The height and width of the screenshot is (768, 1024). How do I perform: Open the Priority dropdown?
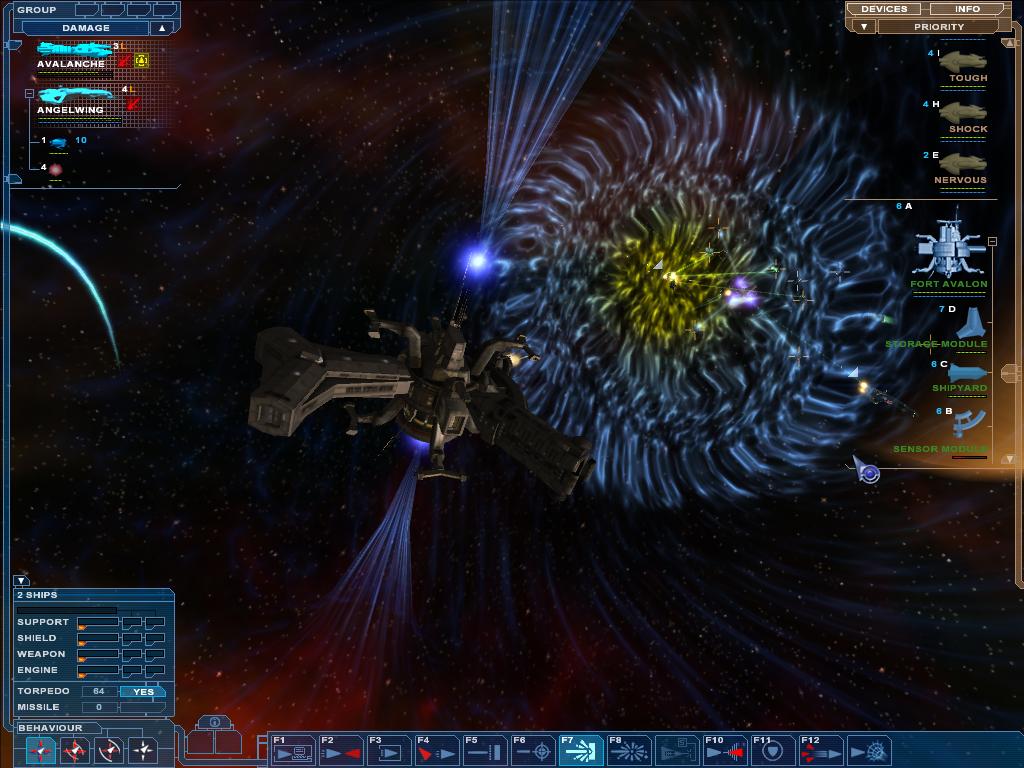coord(938,27)
